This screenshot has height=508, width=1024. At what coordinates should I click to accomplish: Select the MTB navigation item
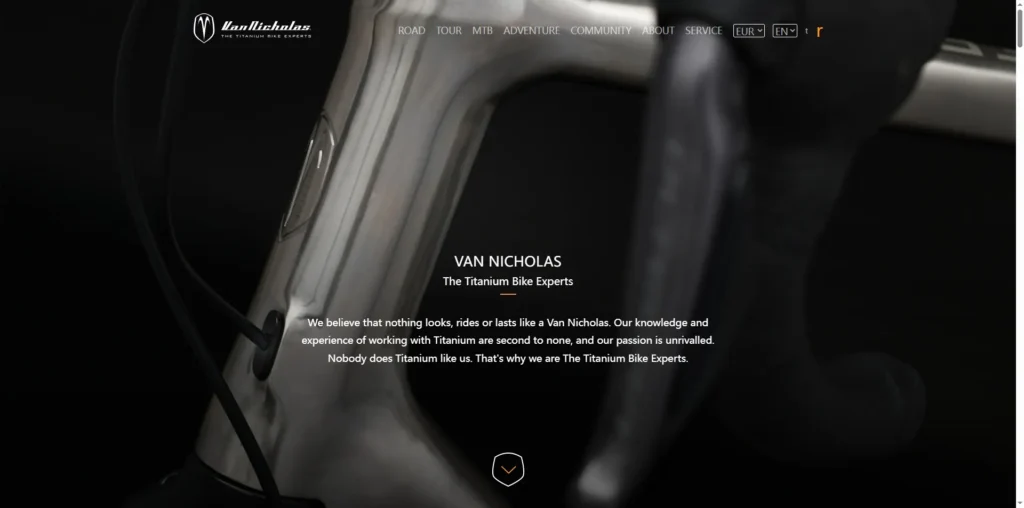pos(483,31)
